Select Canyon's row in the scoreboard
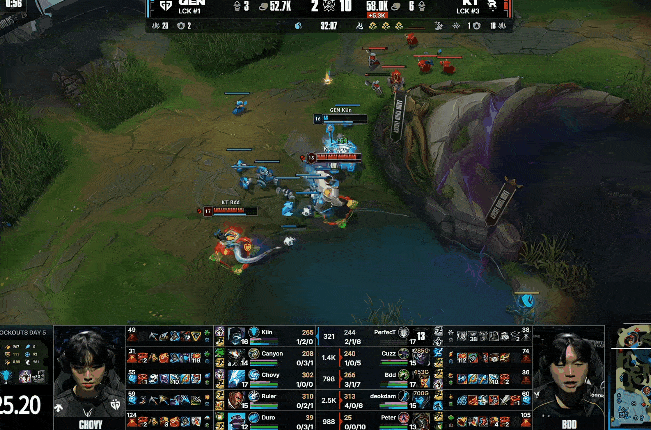This screenshot has height=430, width=651. point(270,354)
